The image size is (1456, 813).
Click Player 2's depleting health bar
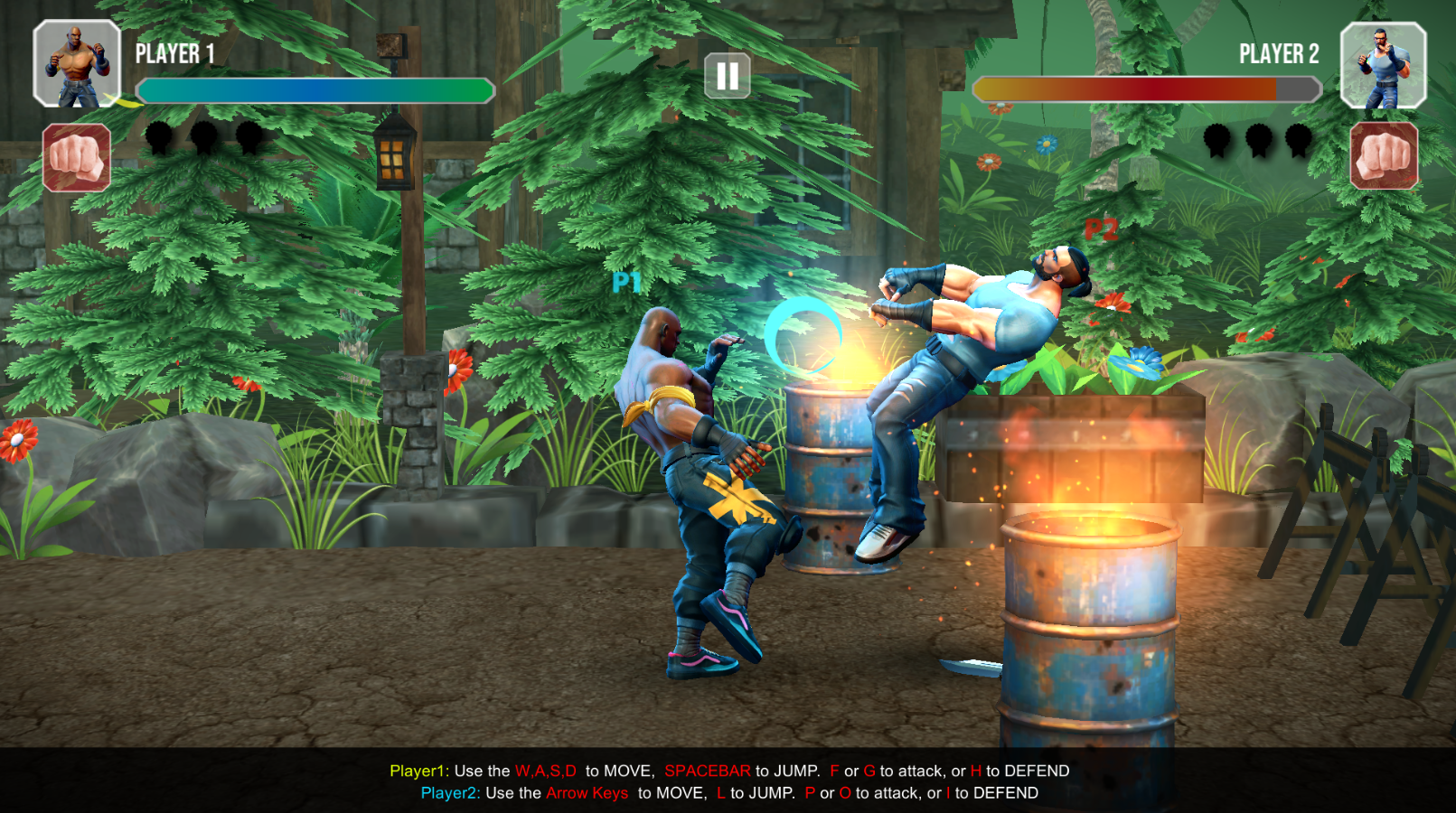coord(1143,90)
